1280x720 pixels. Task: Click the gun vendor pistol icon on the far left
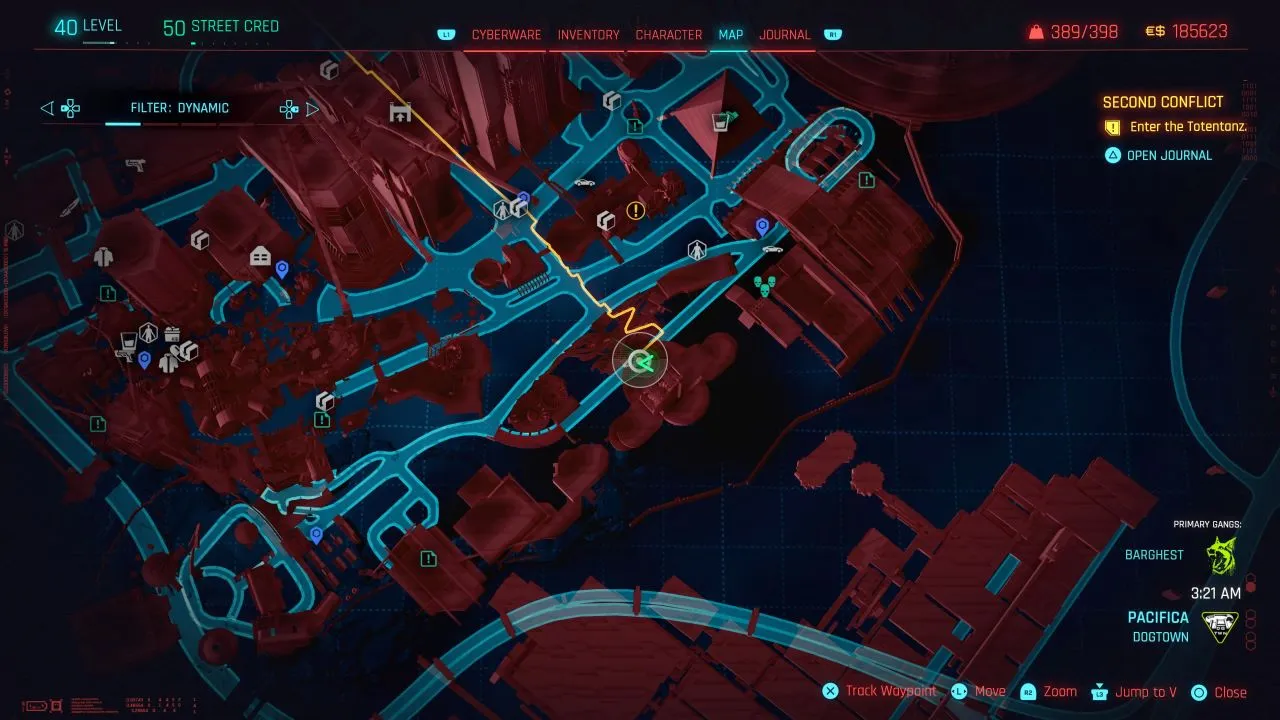(x=136, y=166)
